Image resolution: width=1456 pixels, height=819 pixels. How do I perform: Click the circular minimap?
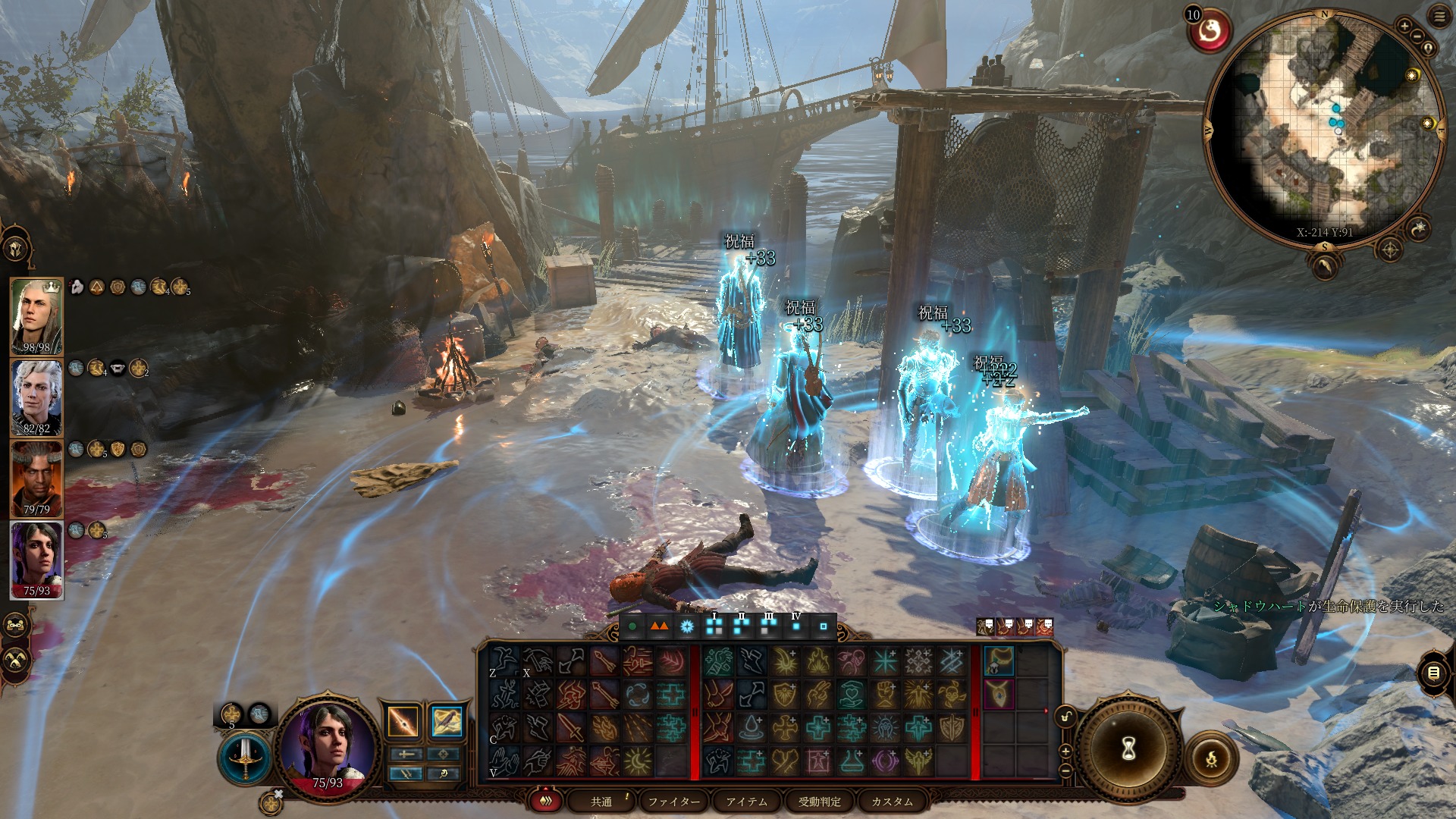[1326, 129]
